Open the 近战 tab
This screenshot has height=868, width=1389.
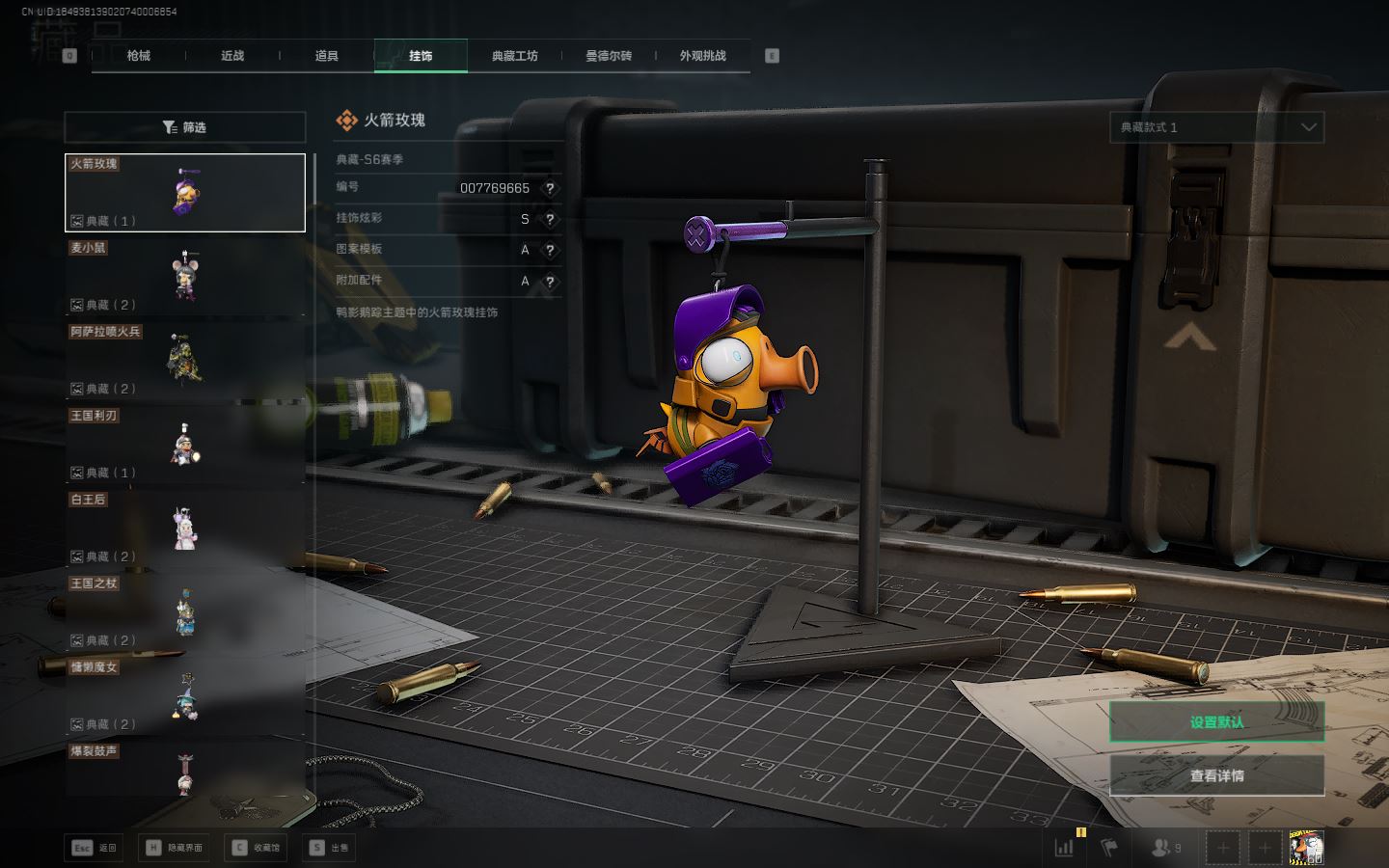[x=232, y=56]
